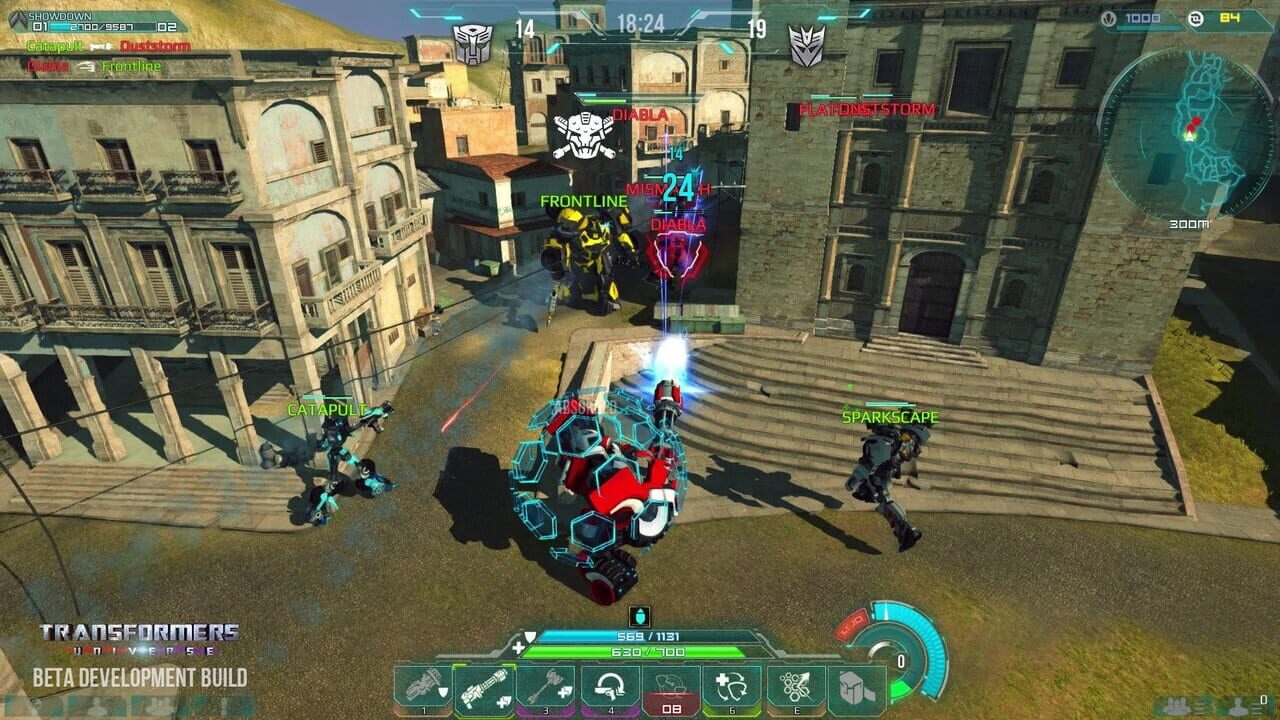This screenshot has height=720, width=1280.
Task: Use the grab ability in slot 4
Action: coord(611,688)
